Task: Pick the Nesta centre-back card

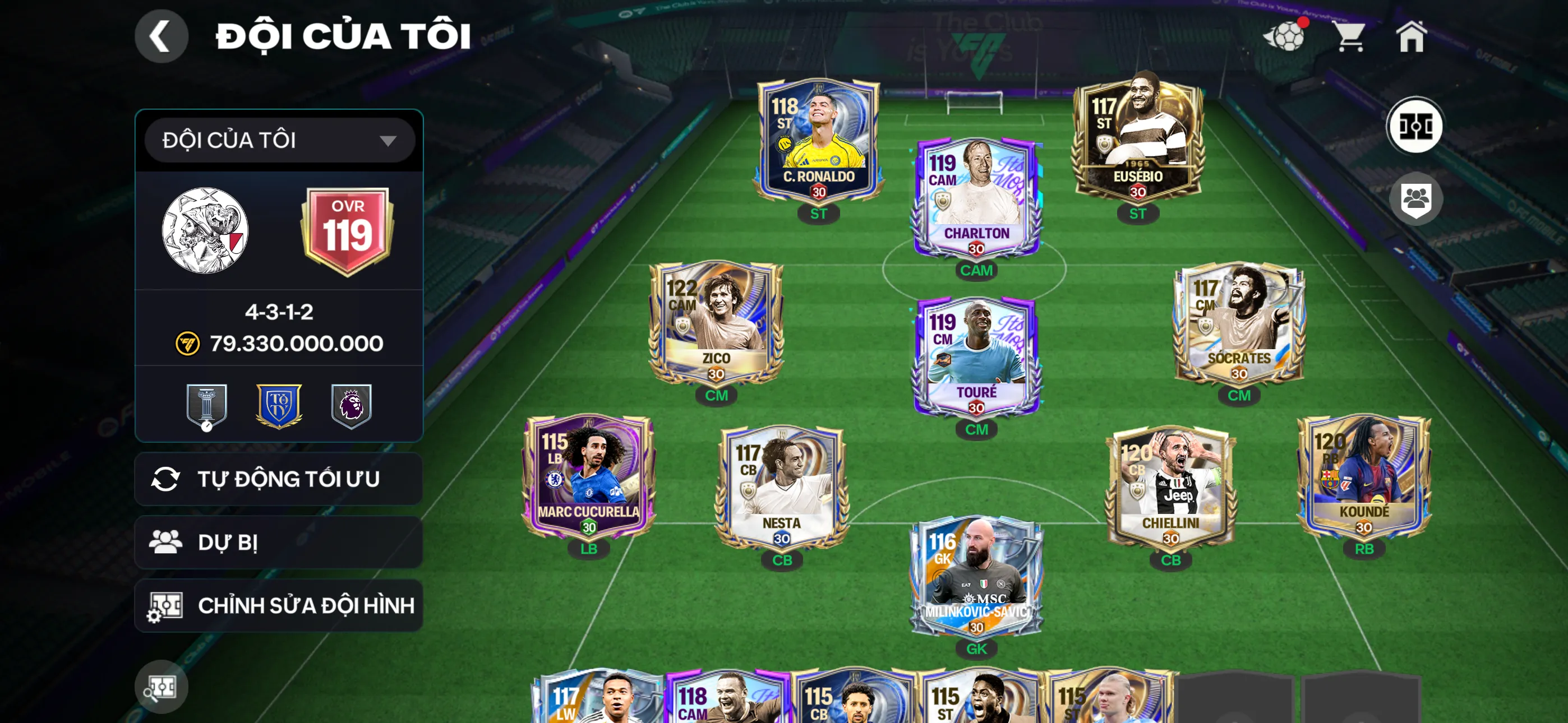Action: point(782,487)
